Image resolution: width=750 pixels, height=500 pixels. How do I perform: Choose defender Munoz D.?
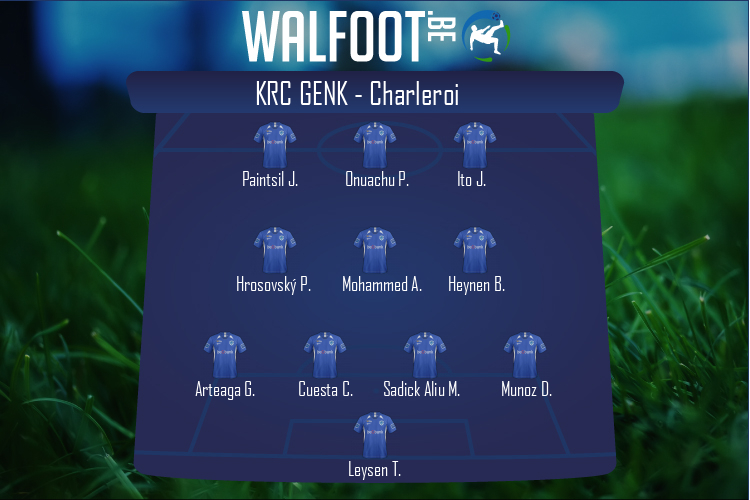(525, 356)
